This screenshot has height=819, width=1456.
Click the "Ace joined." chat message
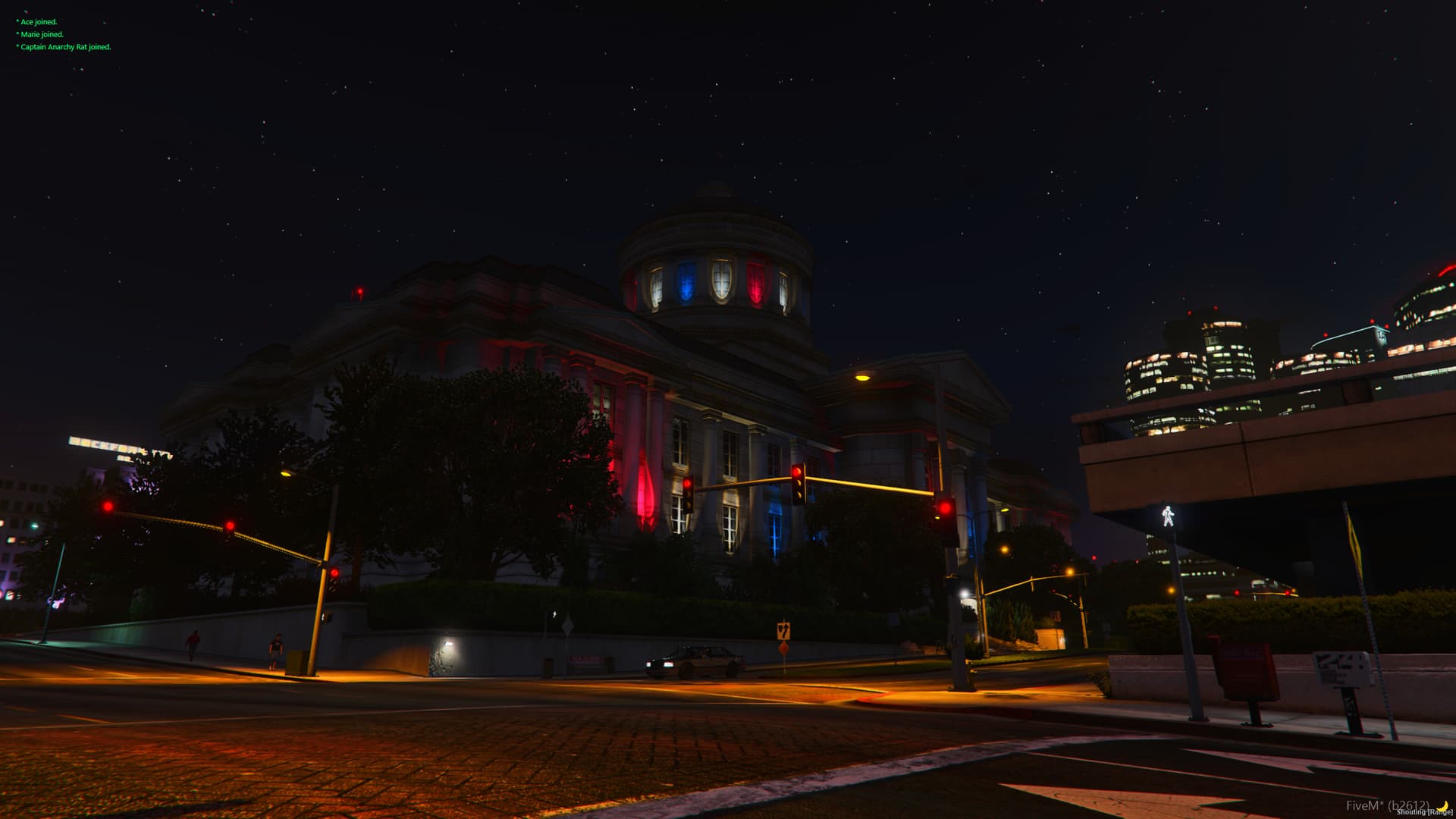pyautogui.click(x=39, y=22)
